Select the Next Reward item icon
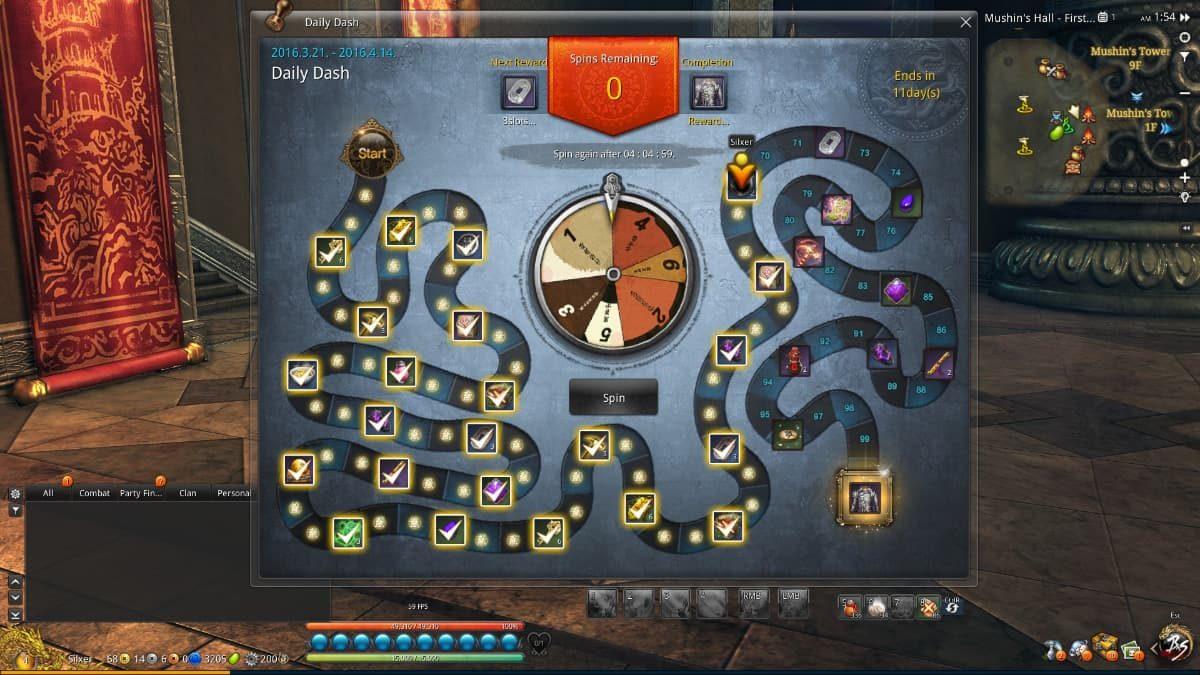Viewport: 1200px width, 675px height. [x=518, y=92]
